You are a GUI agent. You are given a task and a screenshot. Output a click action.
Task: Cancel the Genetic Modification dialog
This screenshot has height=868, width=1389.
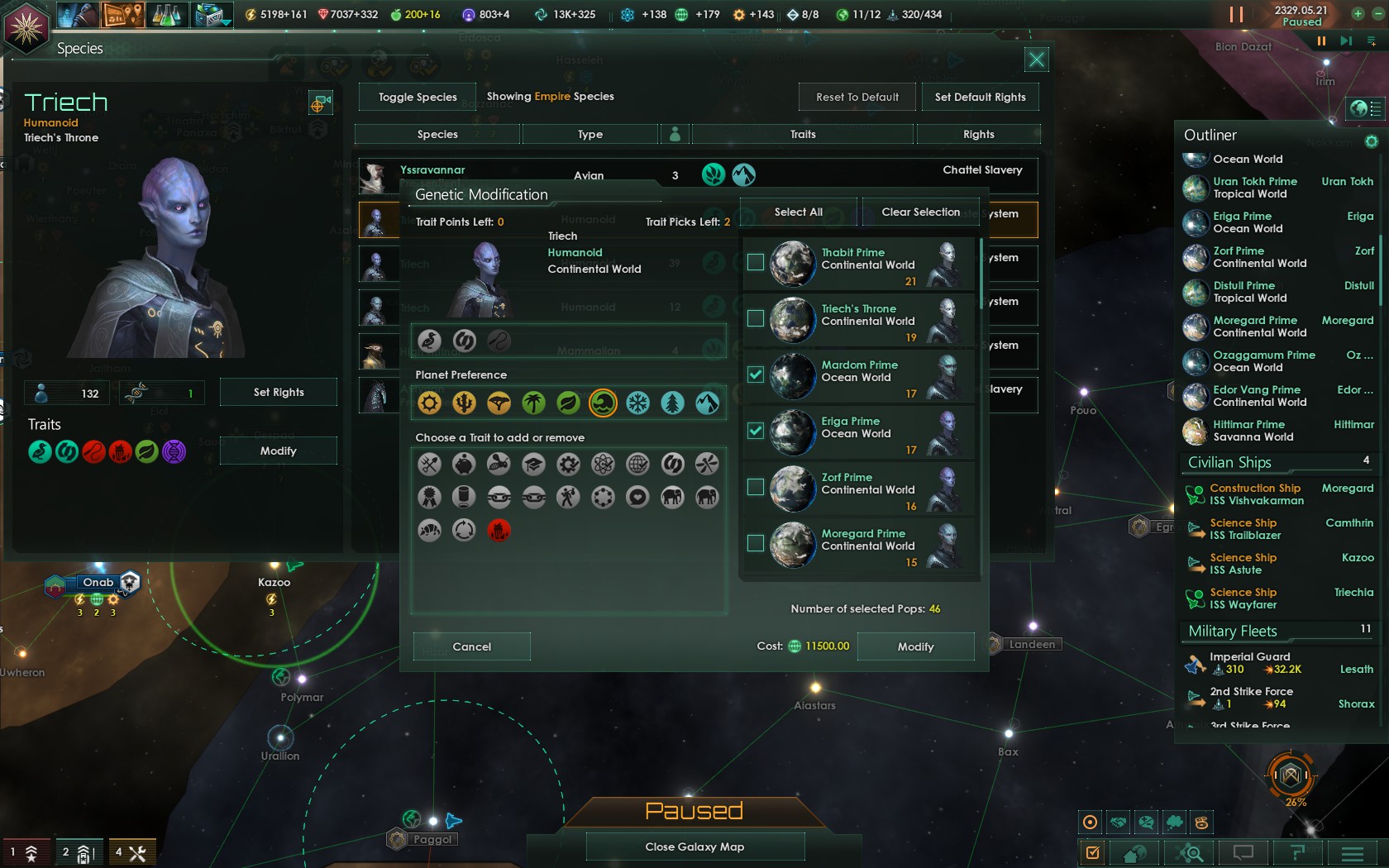471,646
